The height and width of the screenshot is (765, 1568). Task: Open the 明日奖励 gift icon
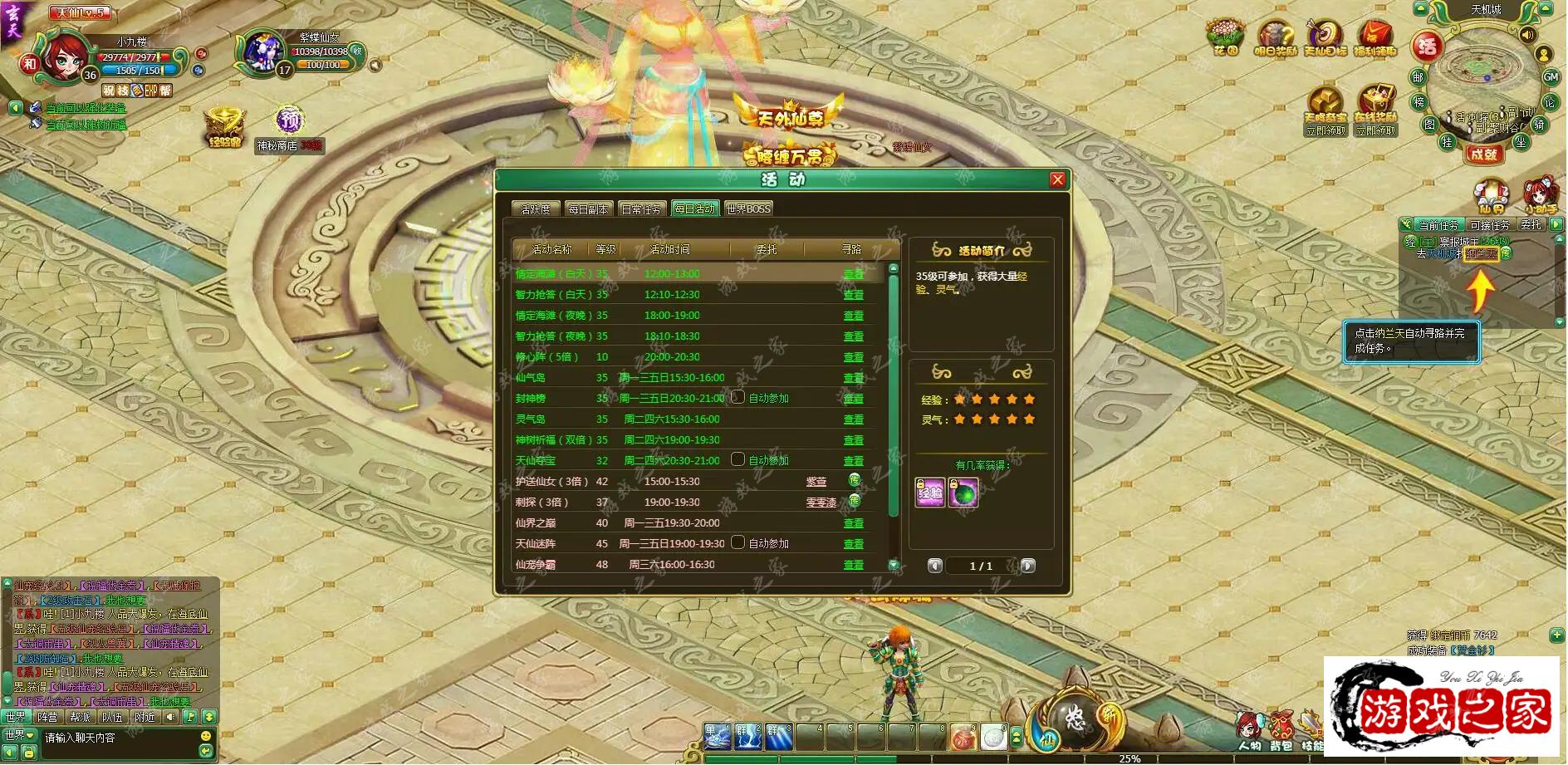[1275, 38]
